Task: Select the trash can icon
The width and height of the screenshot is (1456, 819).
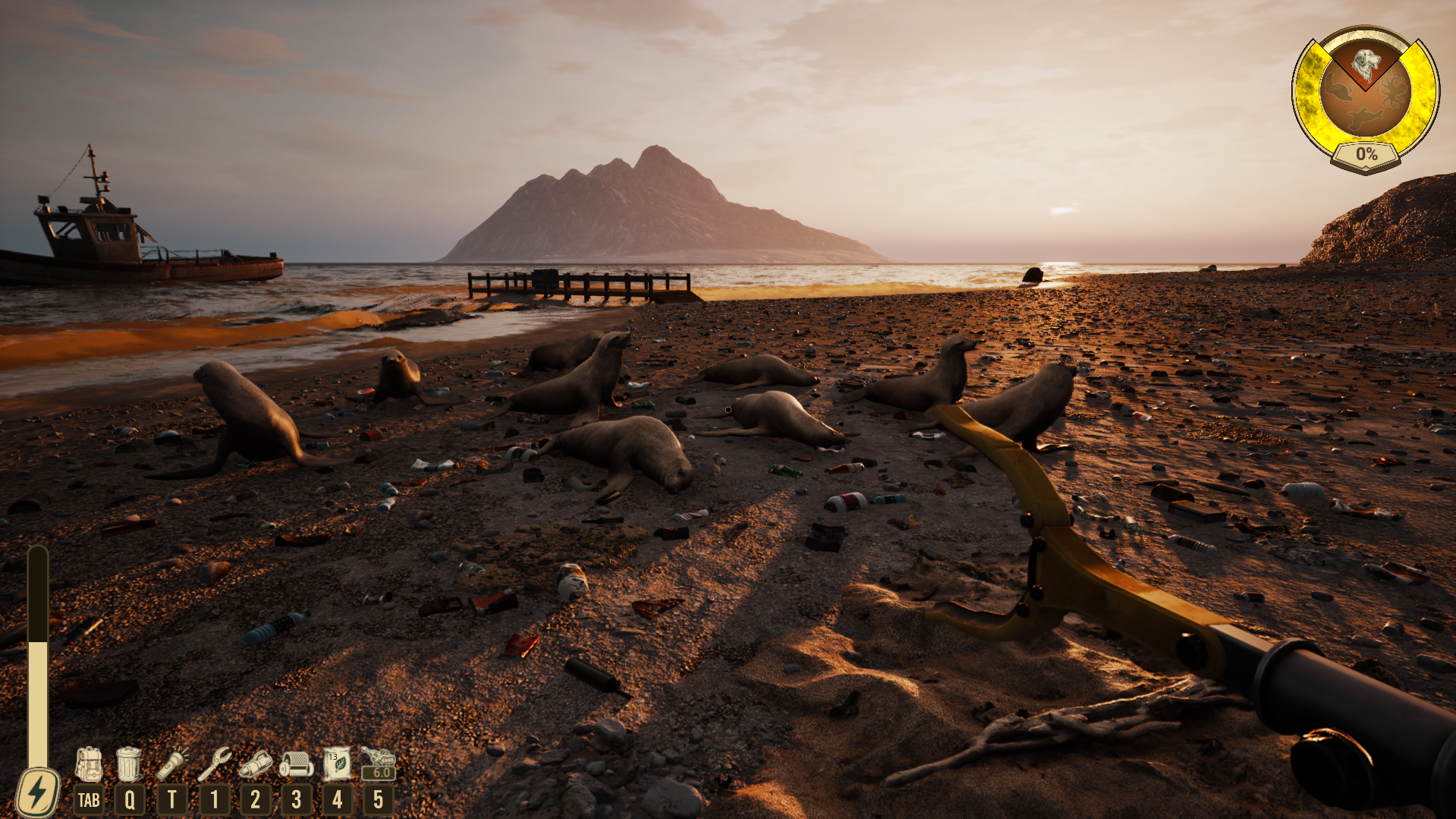Action: (129, 764)
